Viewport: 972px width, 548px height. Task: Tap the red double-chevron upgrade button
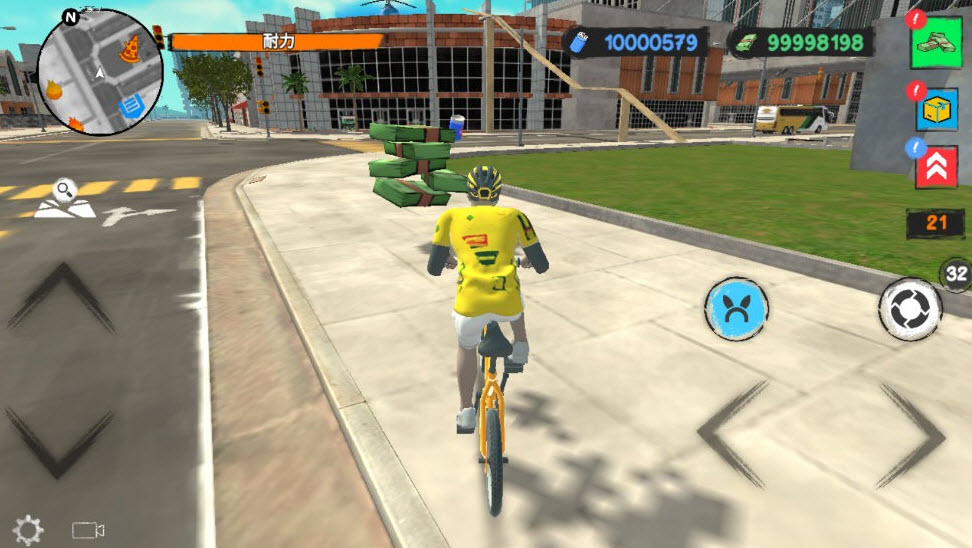936,167
